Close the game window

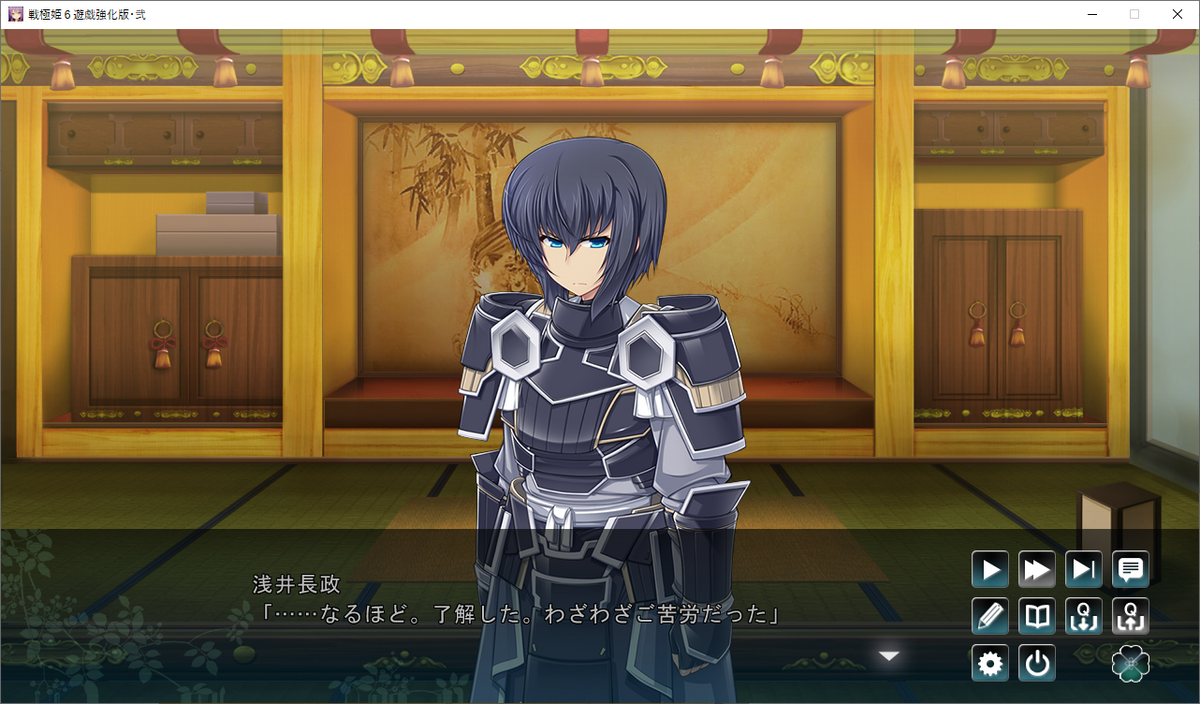click(x=1175, y=14)
